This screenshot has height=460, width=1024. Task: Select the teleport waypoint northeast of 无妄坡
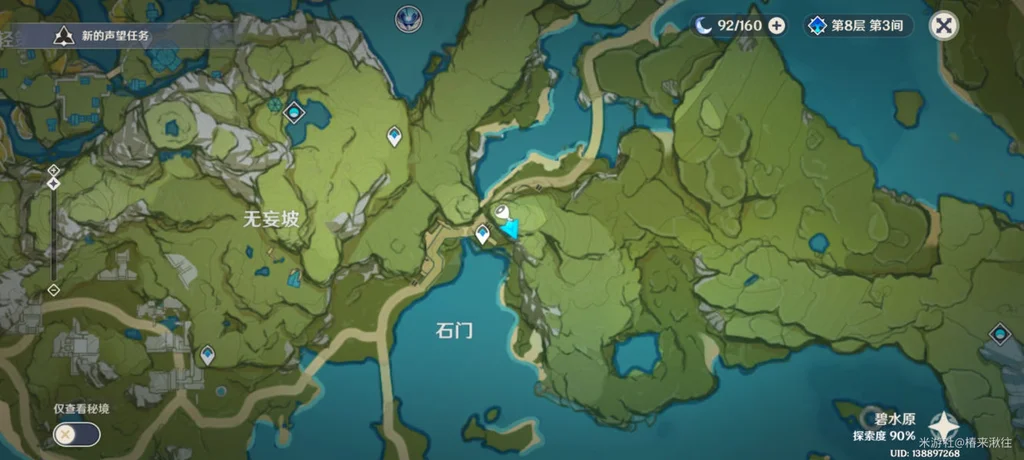(x=394, y=135)
